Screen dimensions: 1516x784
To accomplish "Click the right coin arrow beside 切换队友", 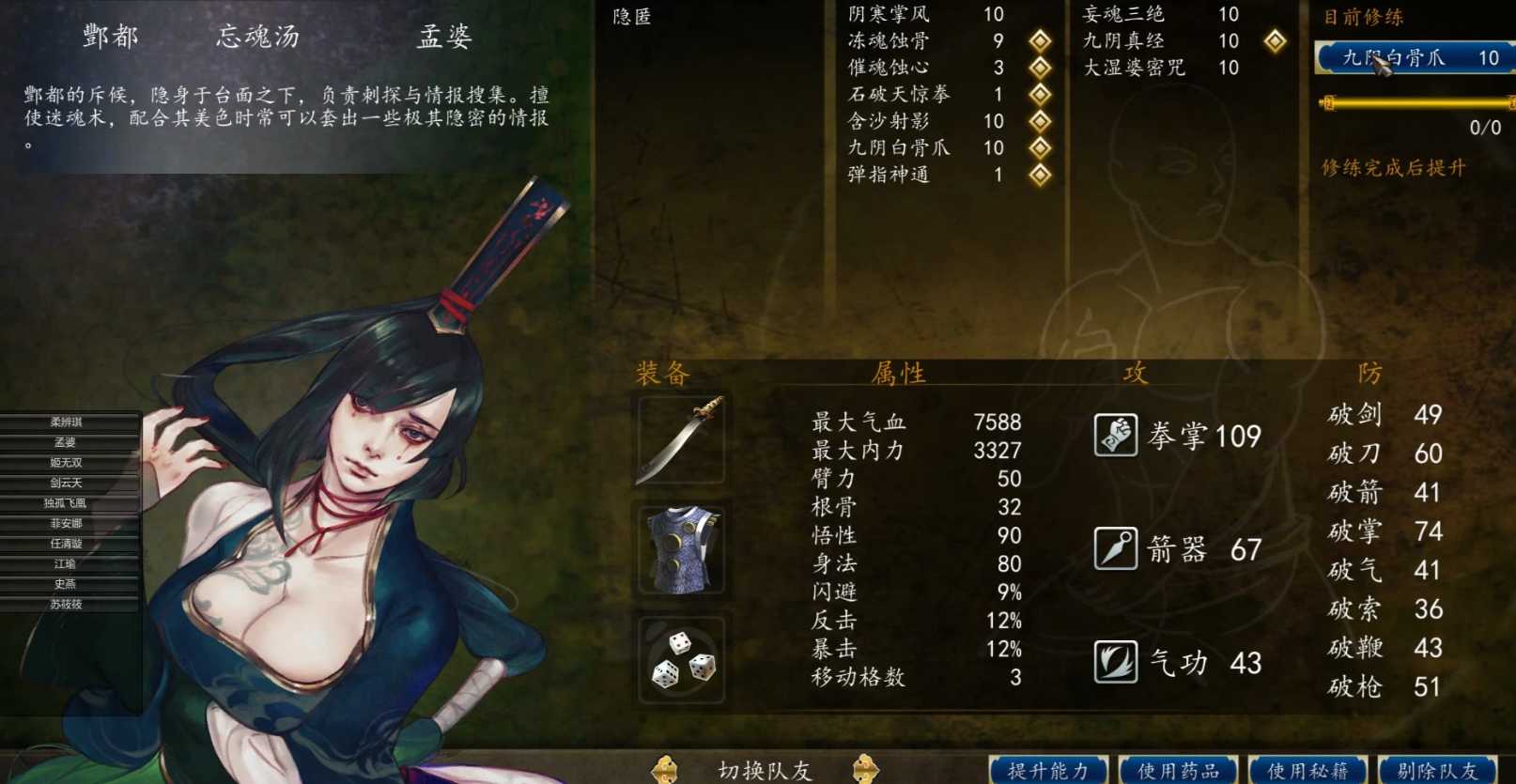I will point(865,769).
